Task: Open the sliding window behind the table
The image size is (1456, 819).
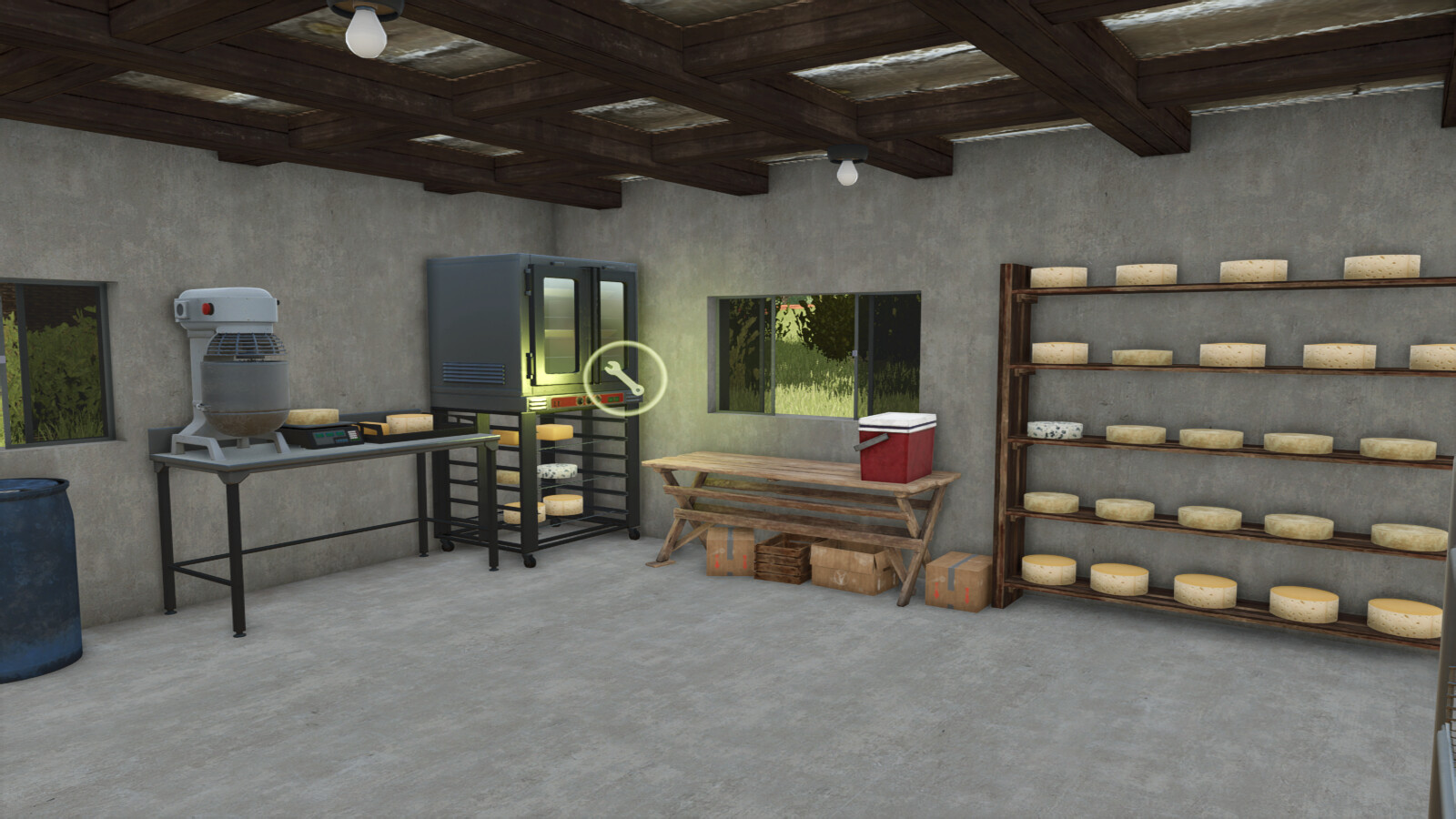Action: pos(810,355)
